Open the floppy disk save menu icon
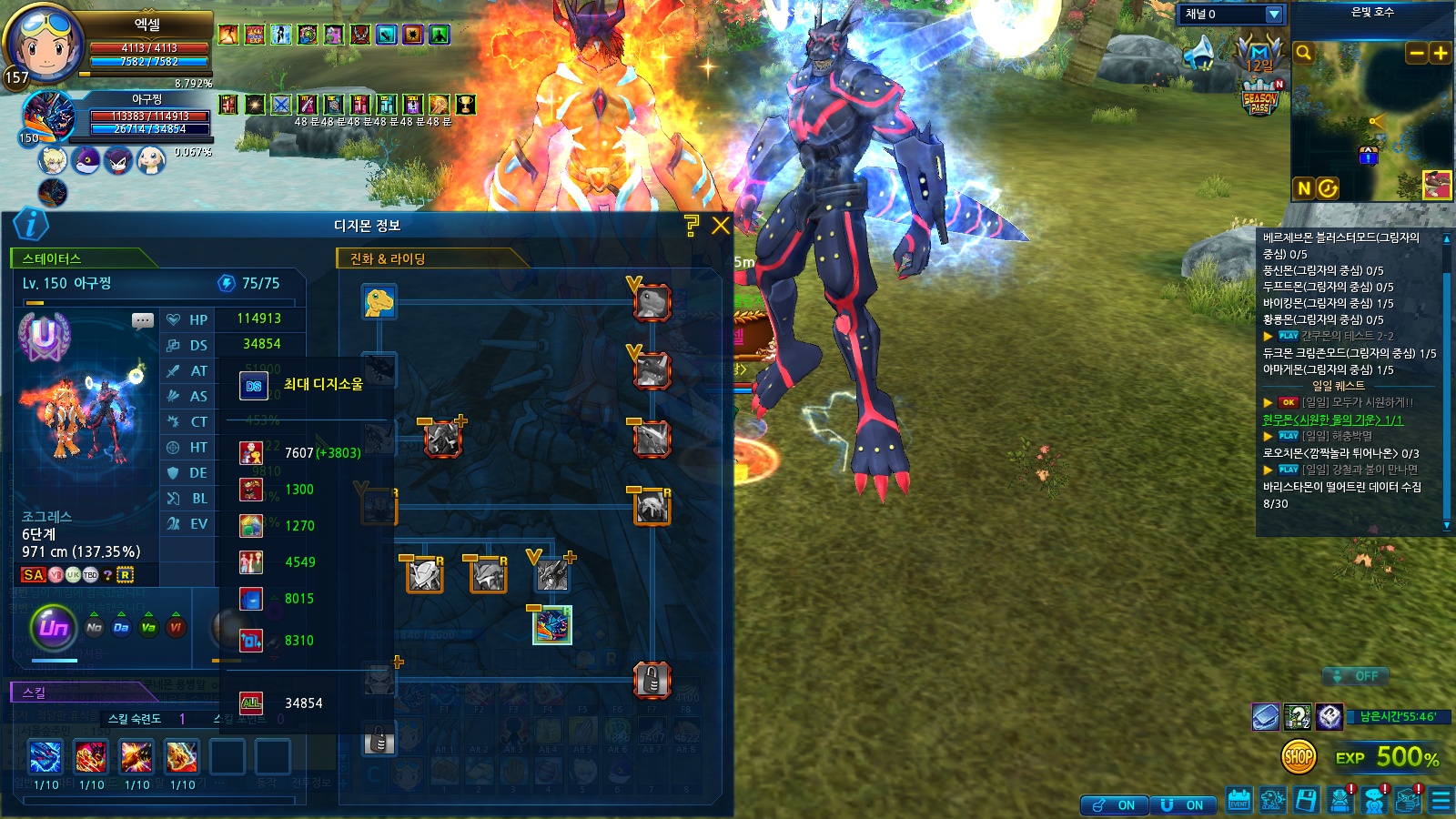The height and width of the screenshot is (819, 1456). [x=1306, y=801]
